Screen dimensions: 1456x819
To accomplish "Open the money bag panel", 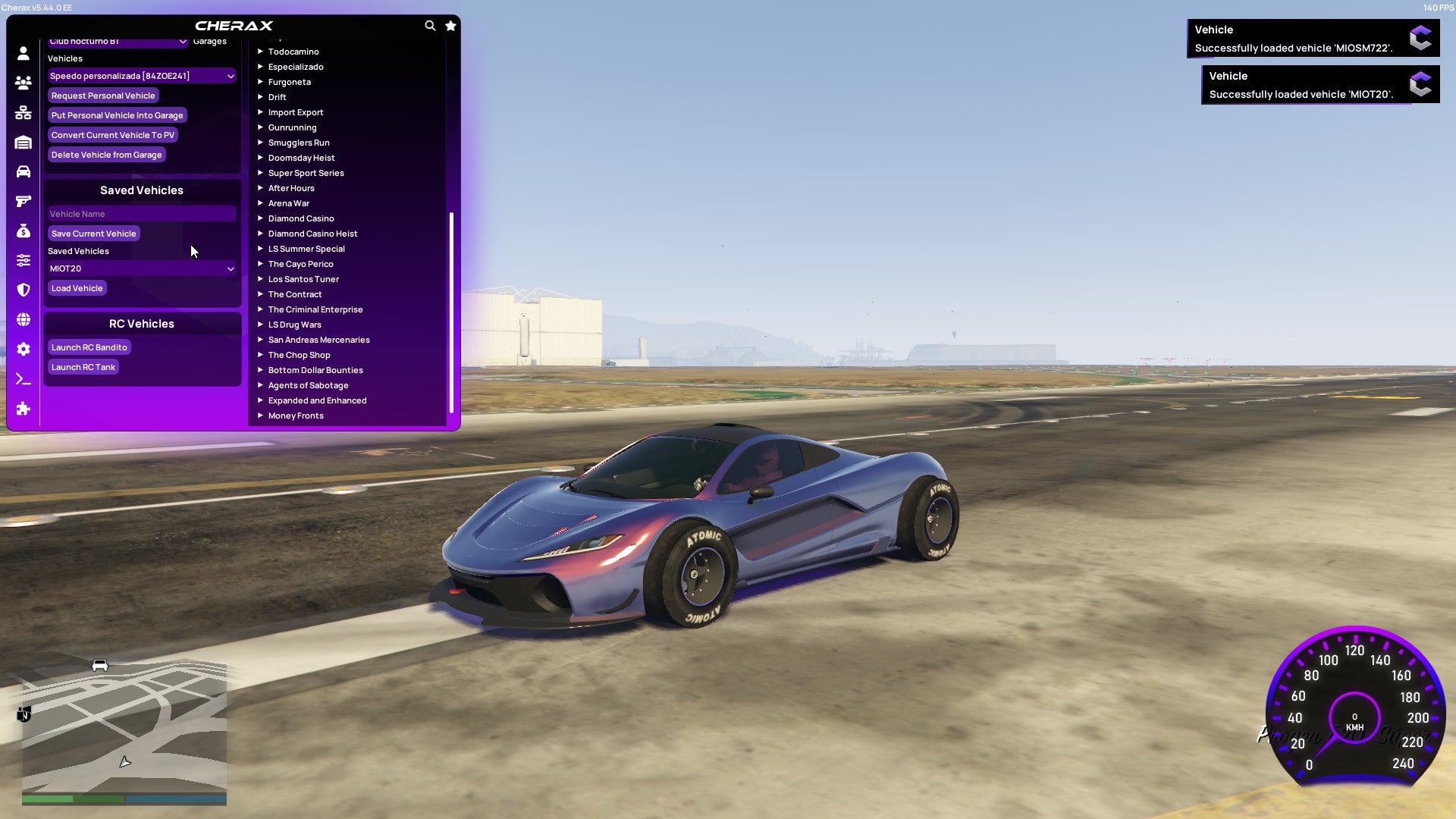I will coord(23,231).
